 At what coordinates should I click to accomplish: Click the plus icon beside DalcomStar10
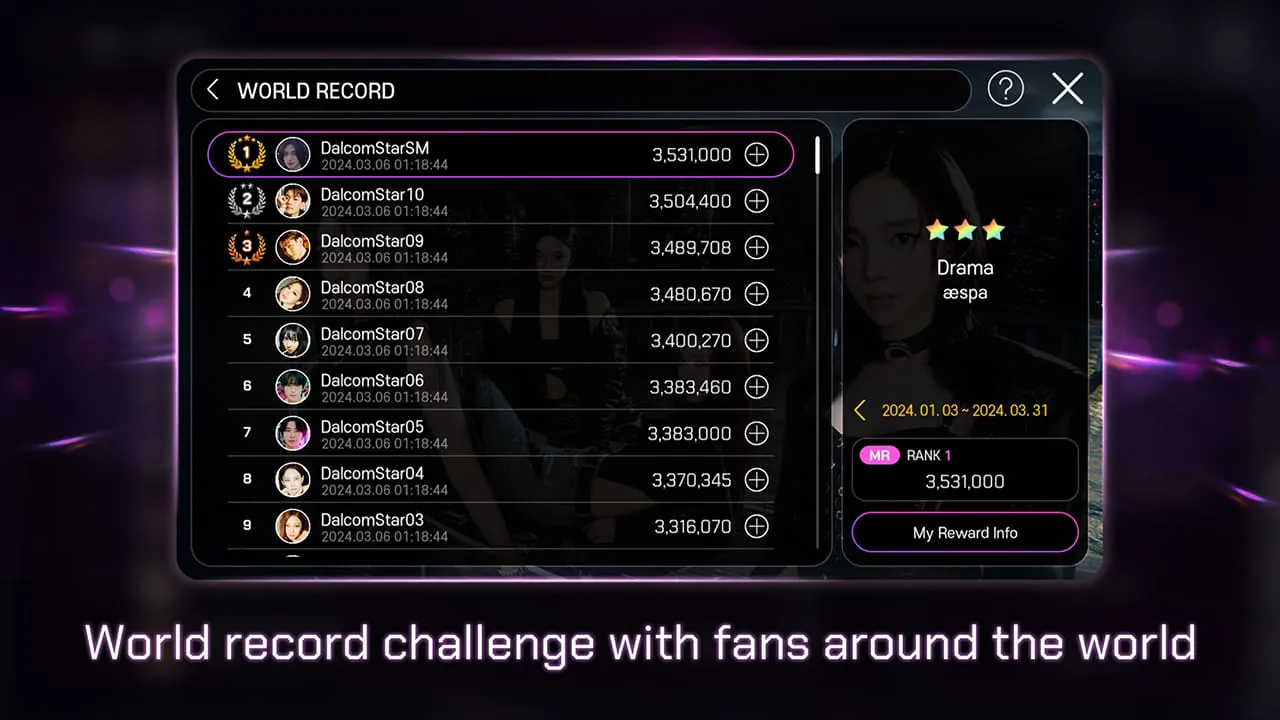(757, 201)
